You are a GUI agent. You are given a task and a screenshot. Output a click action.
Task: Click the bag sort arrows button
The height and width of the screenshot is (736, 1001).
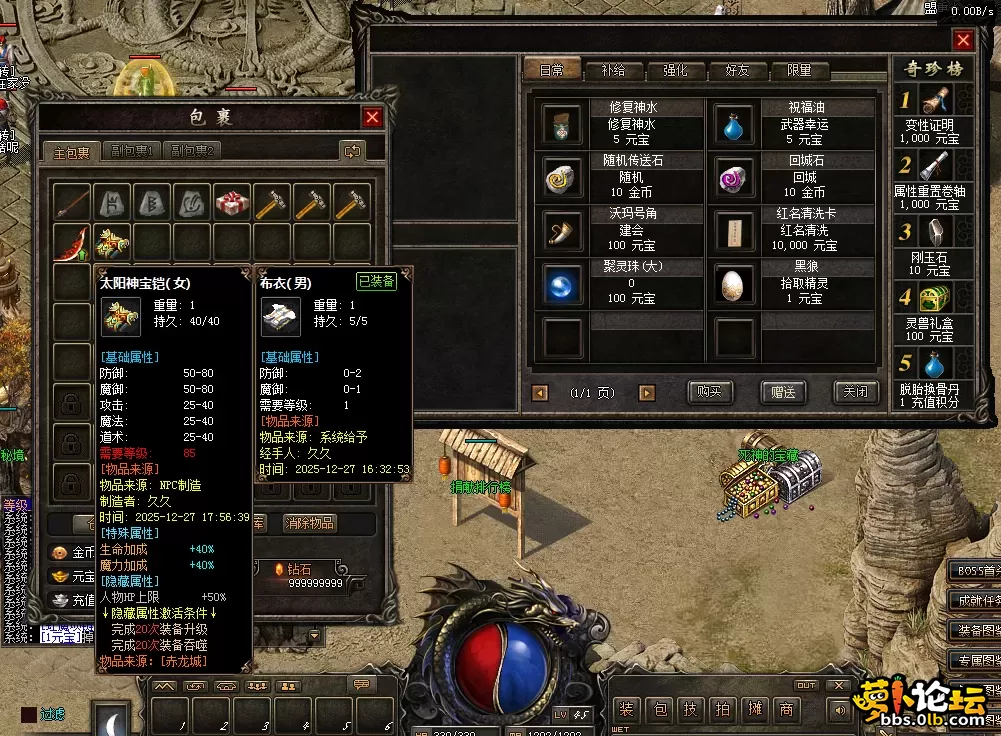point(352,151)
